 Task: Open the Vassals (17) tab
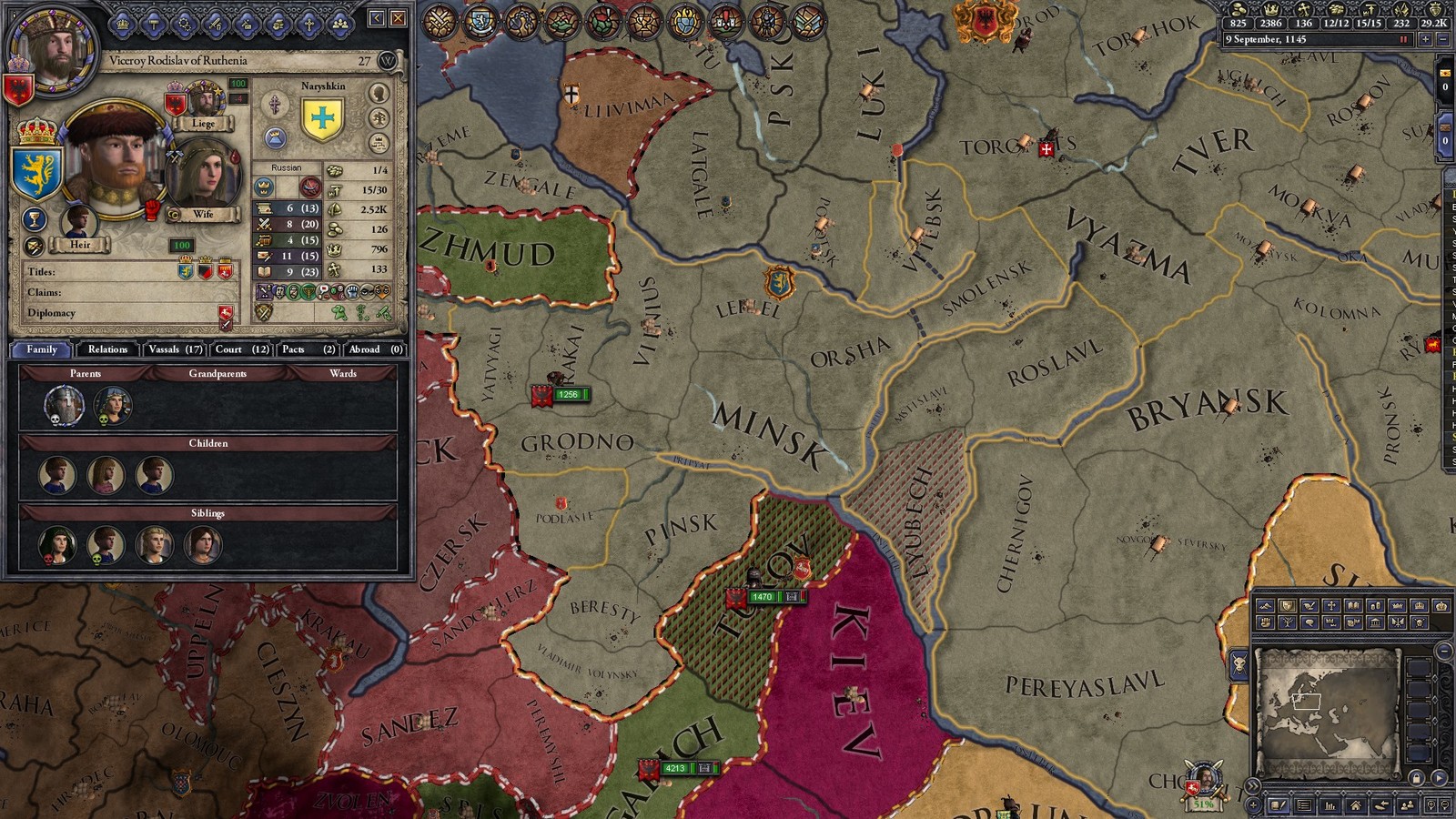[x=175, y=349]
